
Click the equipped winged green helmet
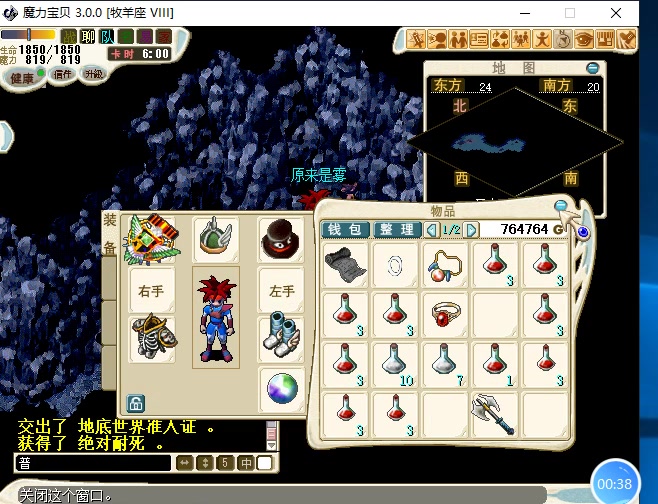click(x=215, y=240)
